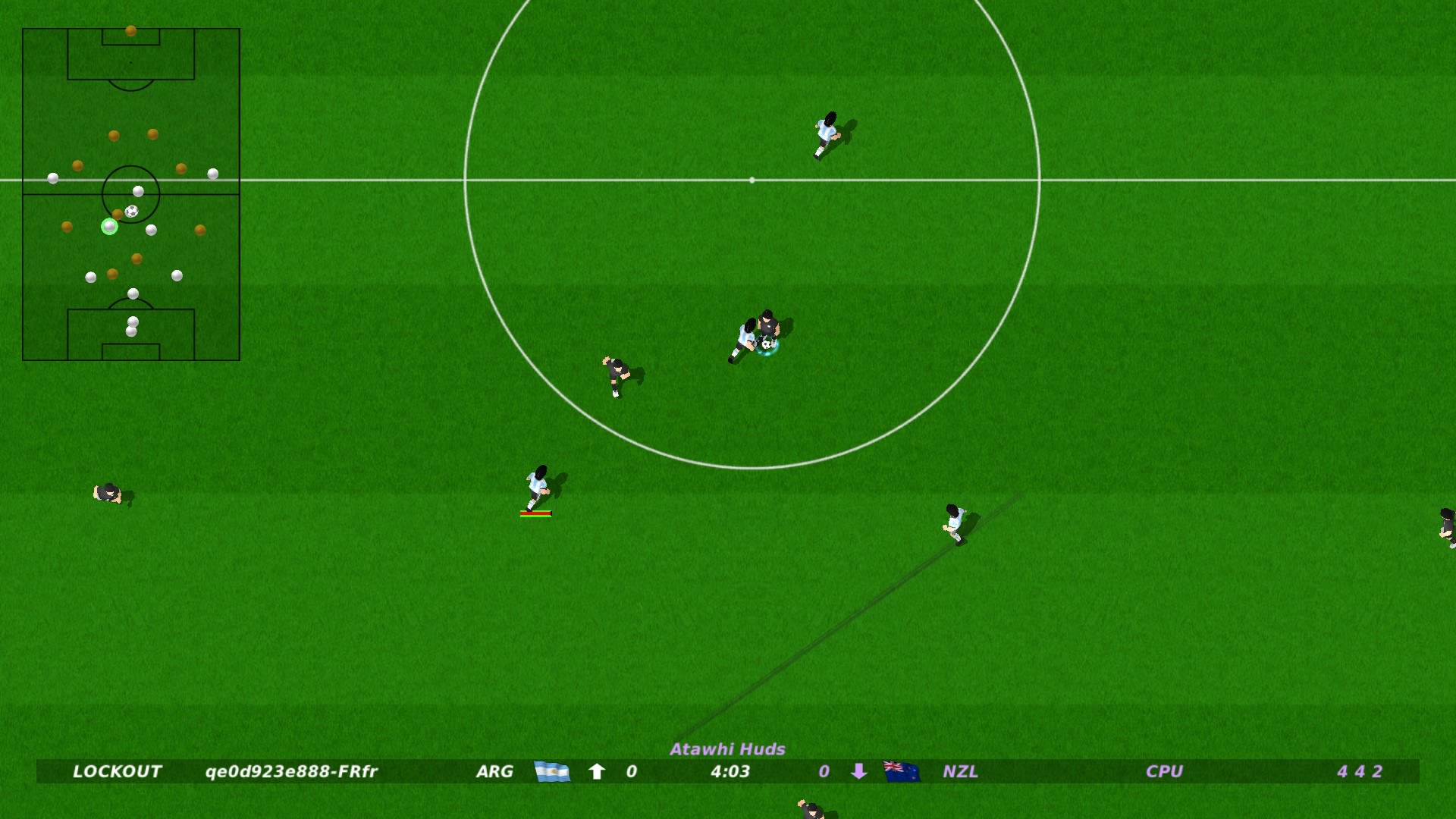Click the center spot marker on the pitch
This screenshot has height=819, width=1456.
752,180
